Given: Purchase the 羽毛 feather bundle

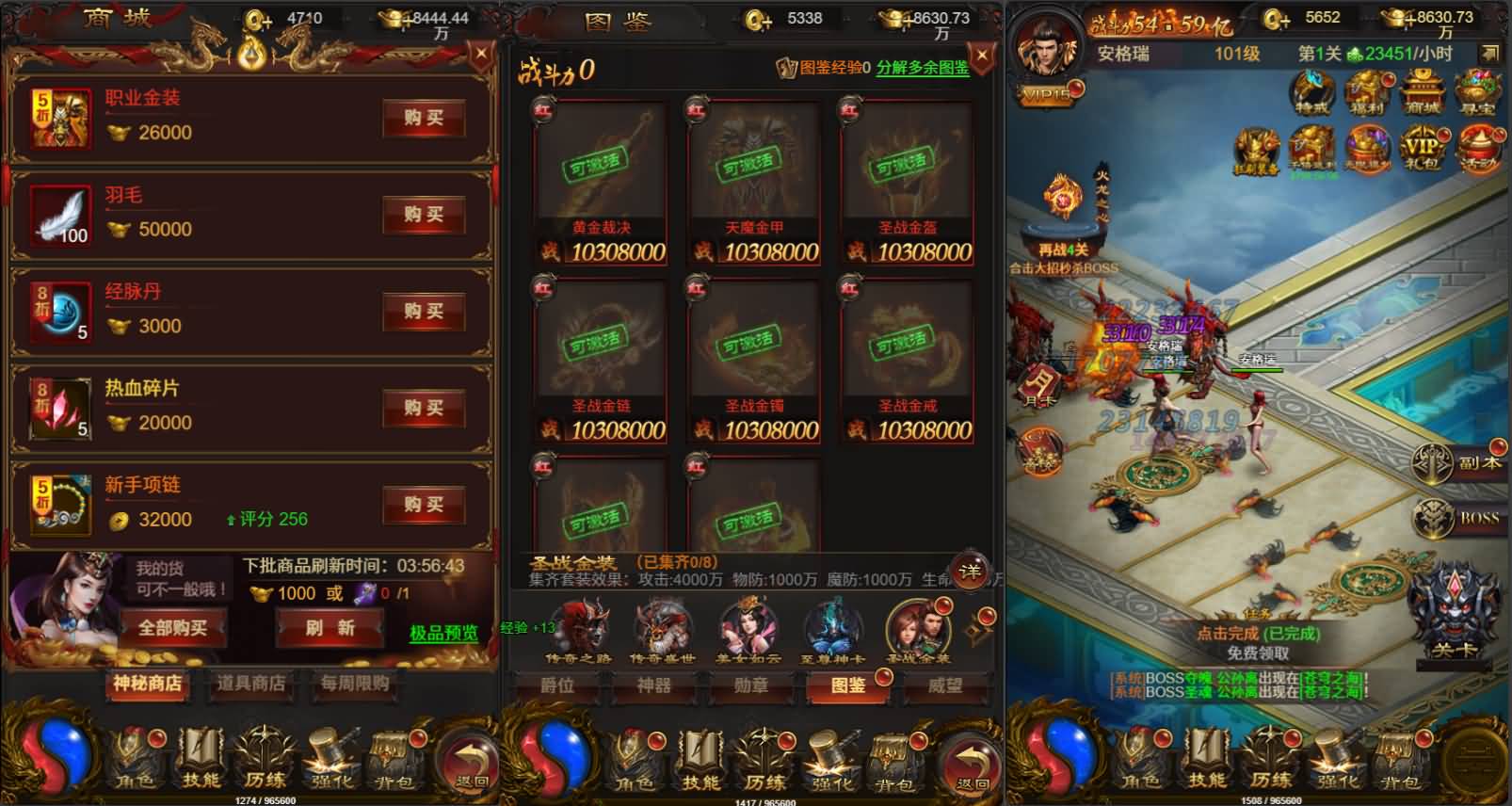Looking at the screenshot, I should (424, 215).
